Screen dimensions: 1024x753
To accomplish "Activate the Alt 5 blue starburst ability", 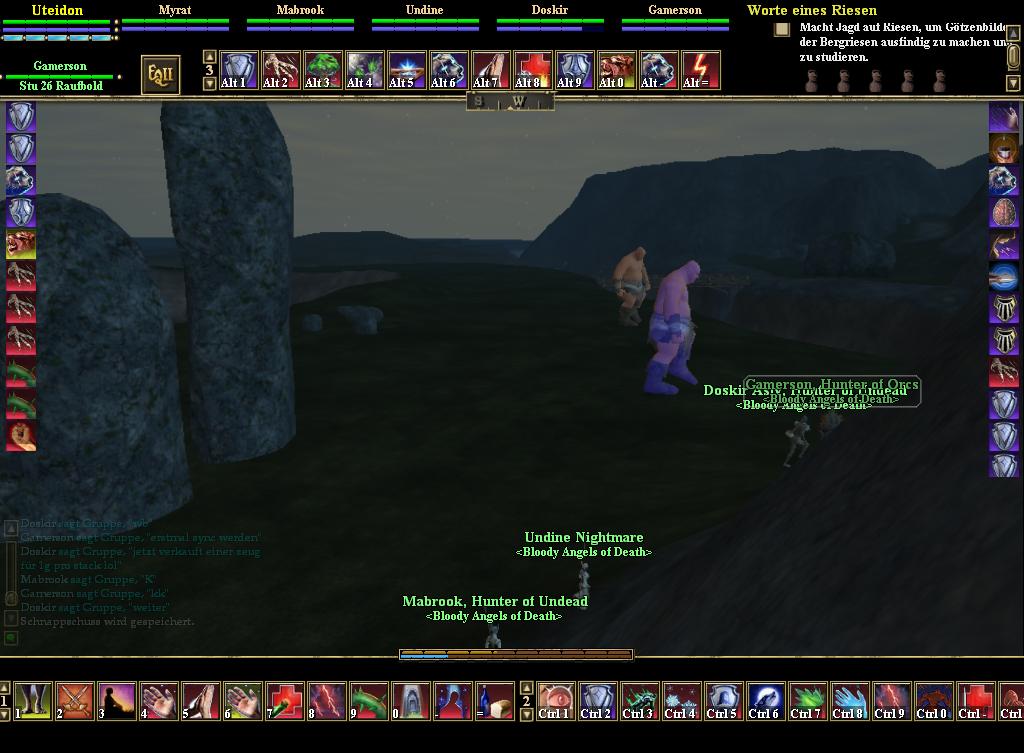I will pos(407,70).
